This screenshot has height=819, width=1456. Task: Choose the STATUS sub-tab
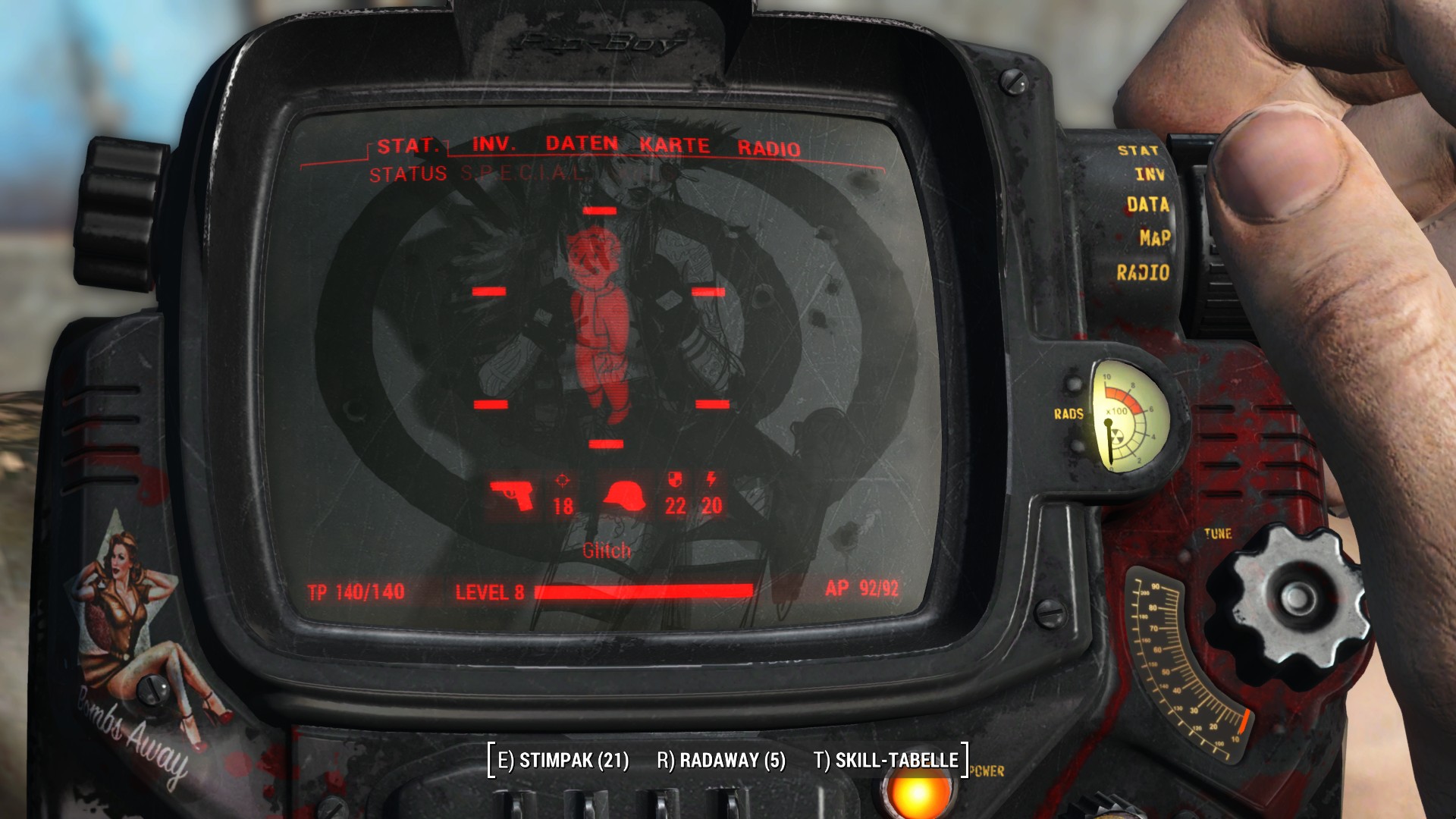click(x=407, y=174)
